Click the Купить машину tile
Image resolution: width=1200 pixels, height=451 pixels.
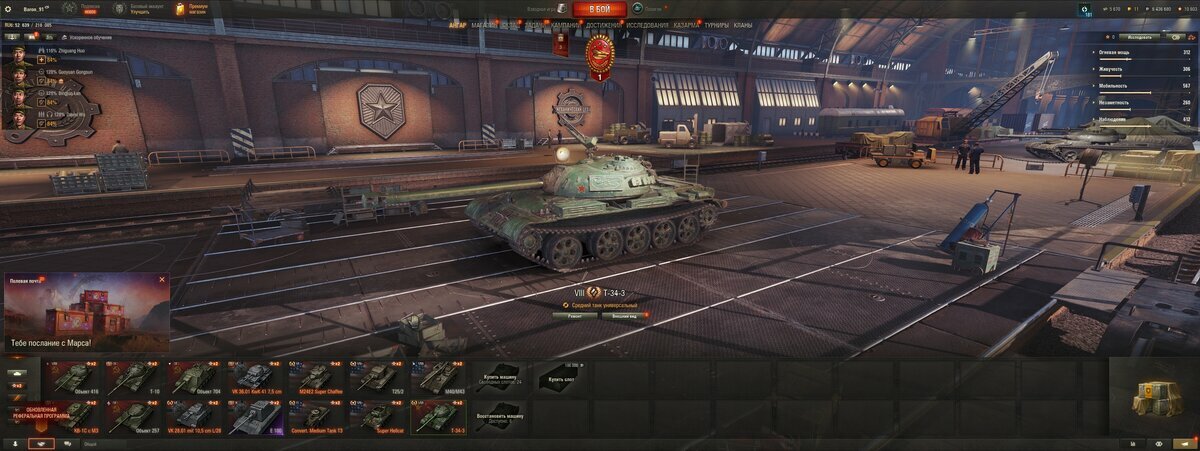click(x=498, y=377)
